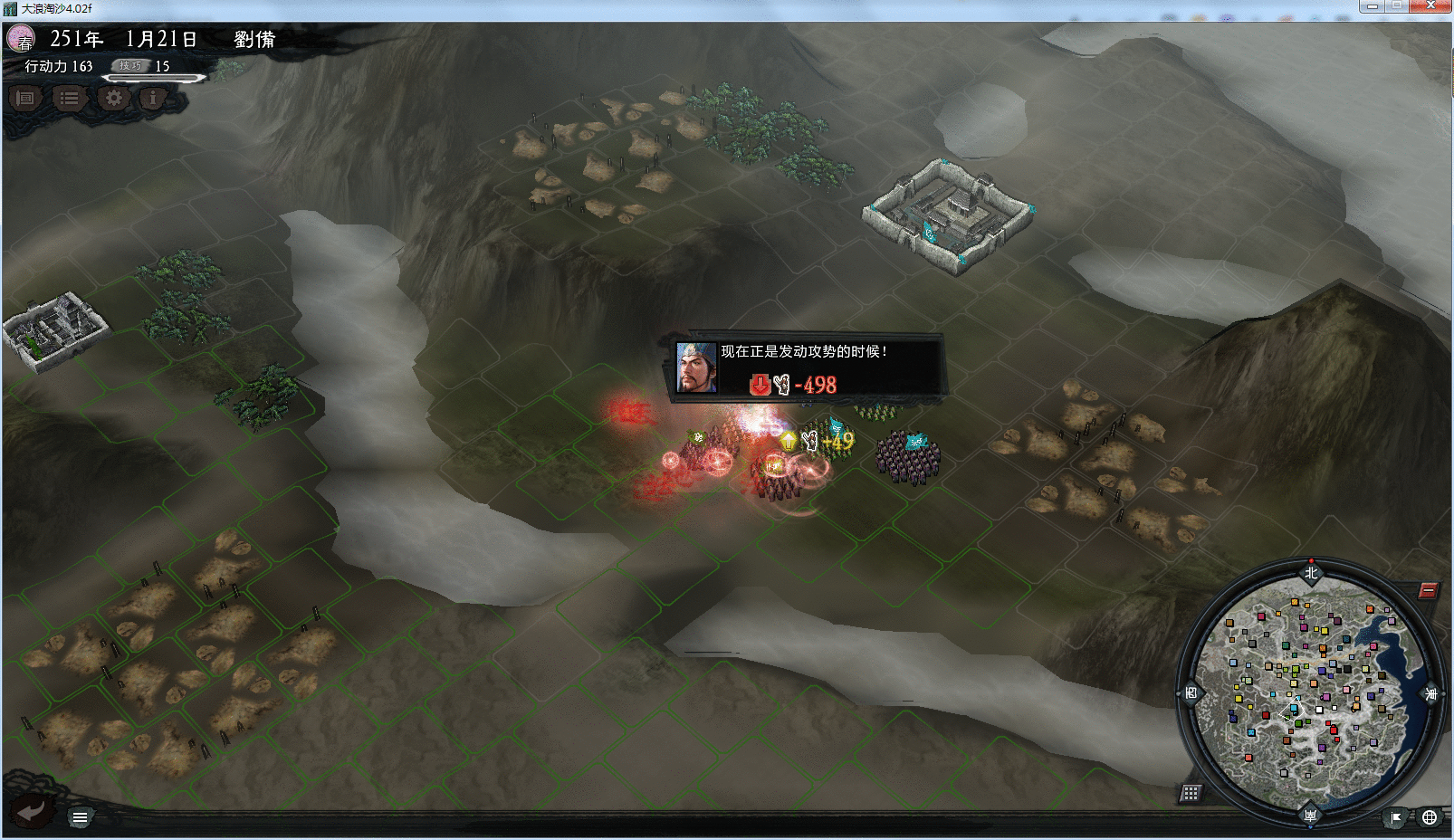
Task: Collapse the minimap with the red minus button
Action: click(1428, 591)
